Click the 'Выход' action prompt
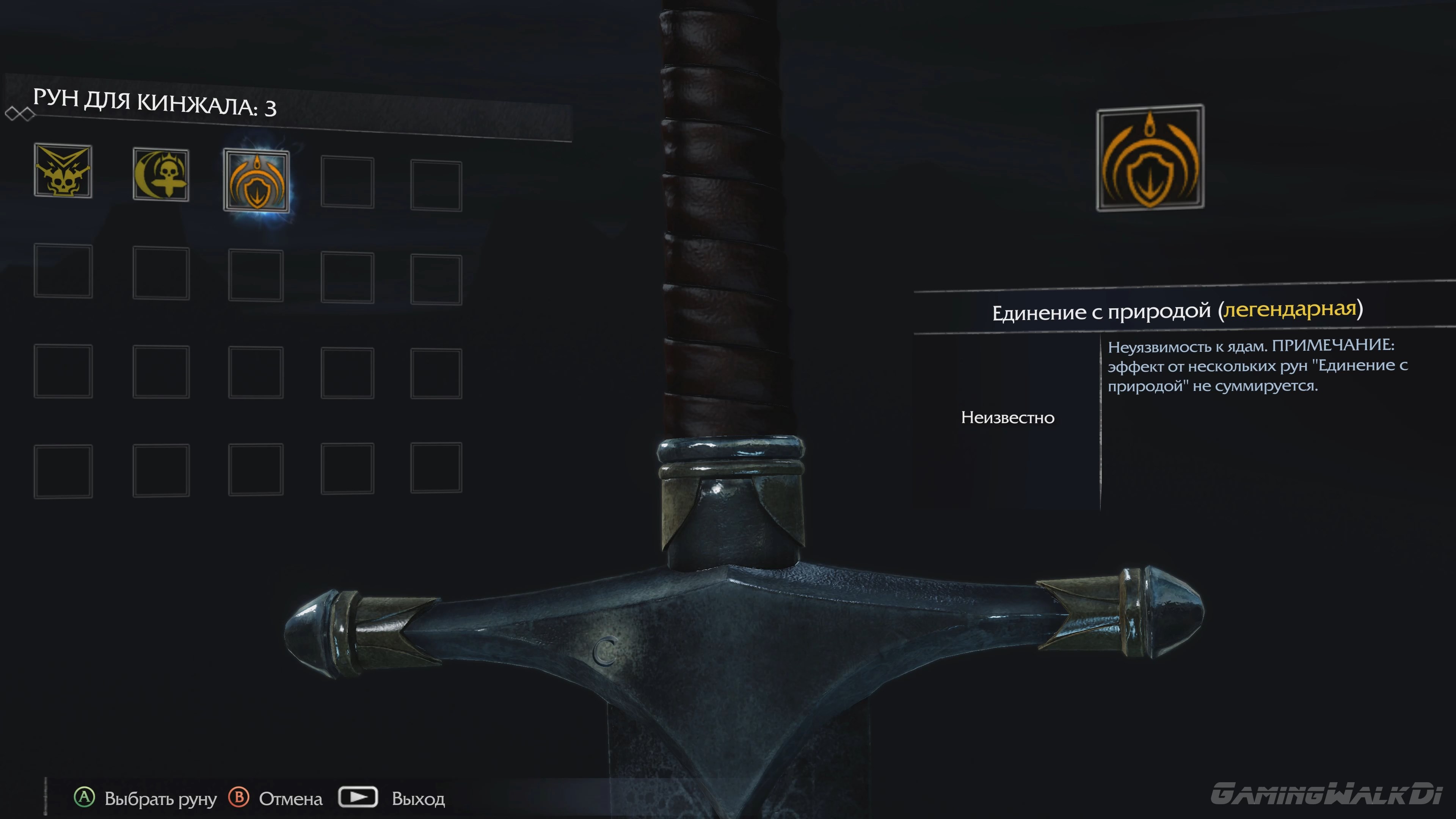This screenshot has width=1456, height=819. point(418,799)
